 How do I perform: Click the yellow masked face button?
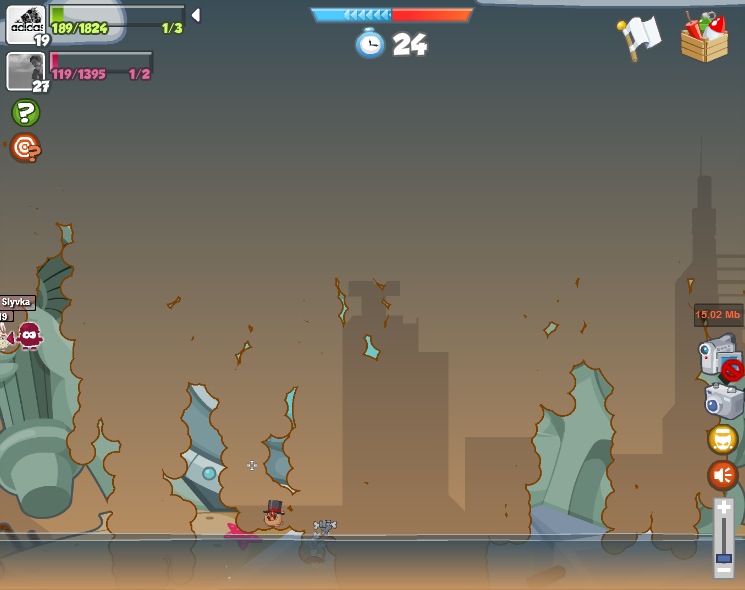click(722, 439)
